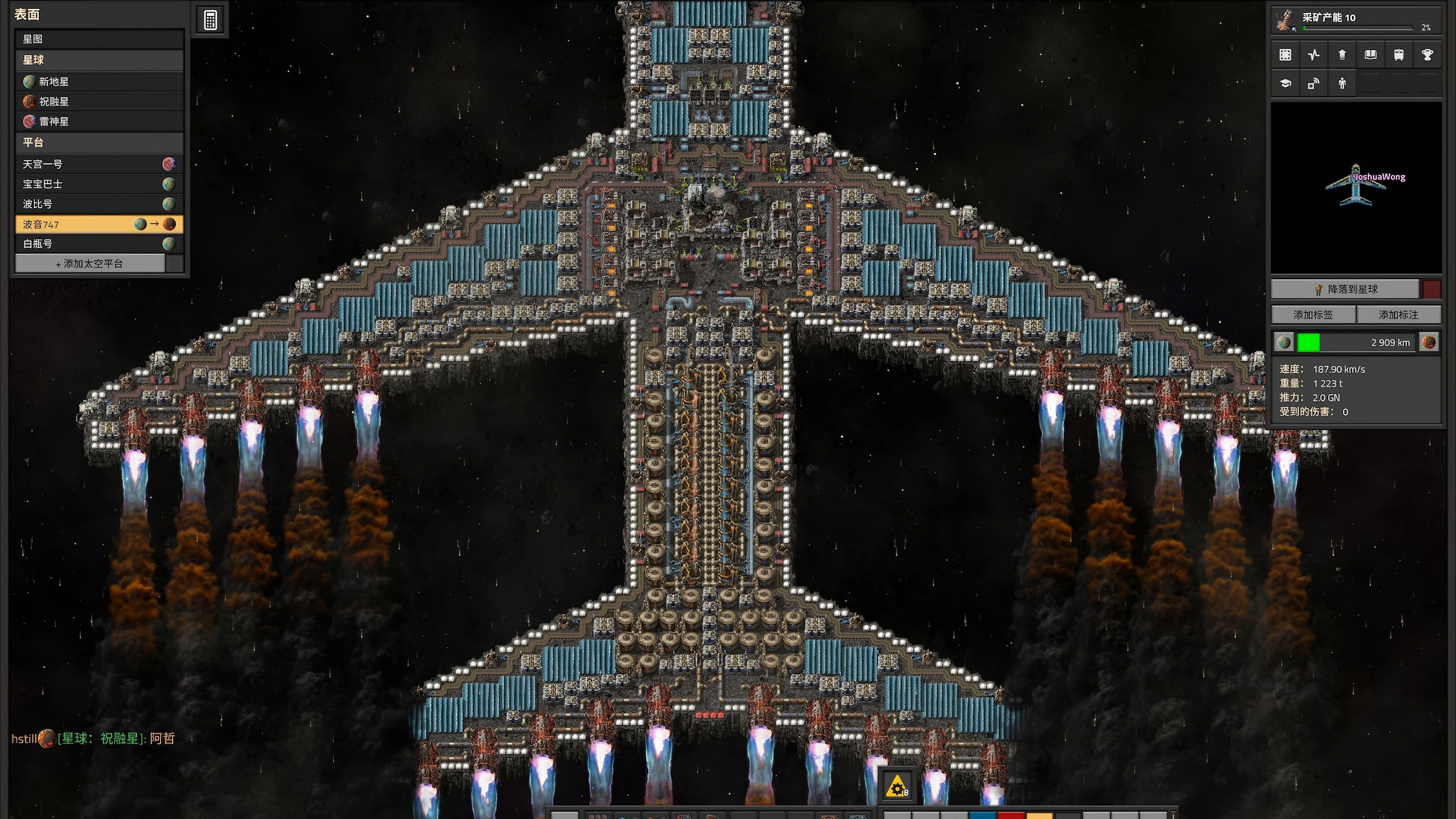Image resolution: width=1456 pixels, height=819 pixels.
Task: Select planet 新地星 in the surface list
Action: coord(99,82)
